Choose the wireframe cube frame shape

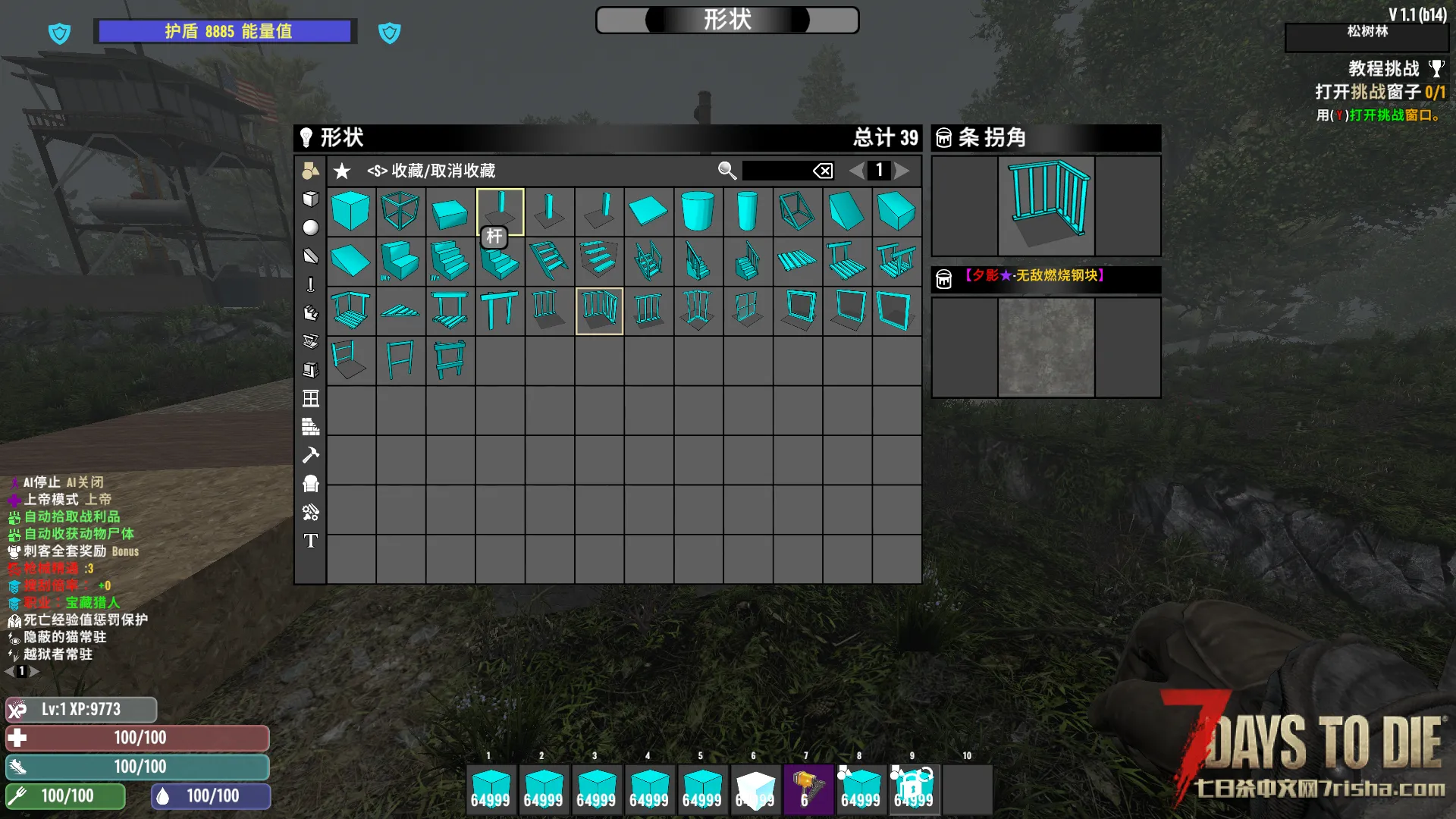tap(400, 211)
